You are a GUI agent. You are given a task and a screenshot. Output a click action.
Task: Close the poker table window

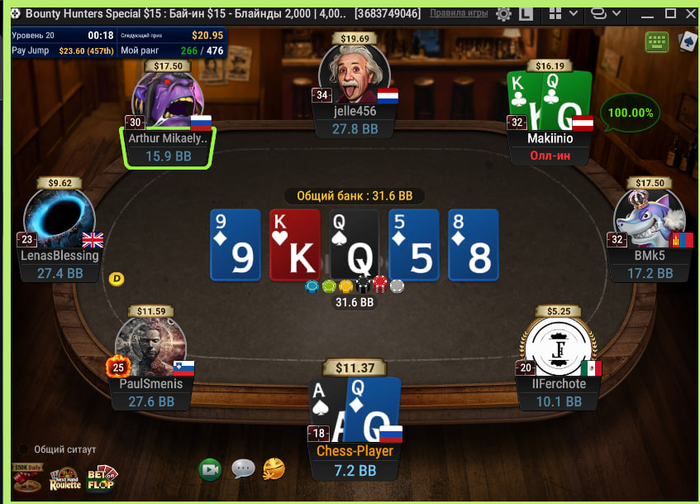click(x=687, y=13)
